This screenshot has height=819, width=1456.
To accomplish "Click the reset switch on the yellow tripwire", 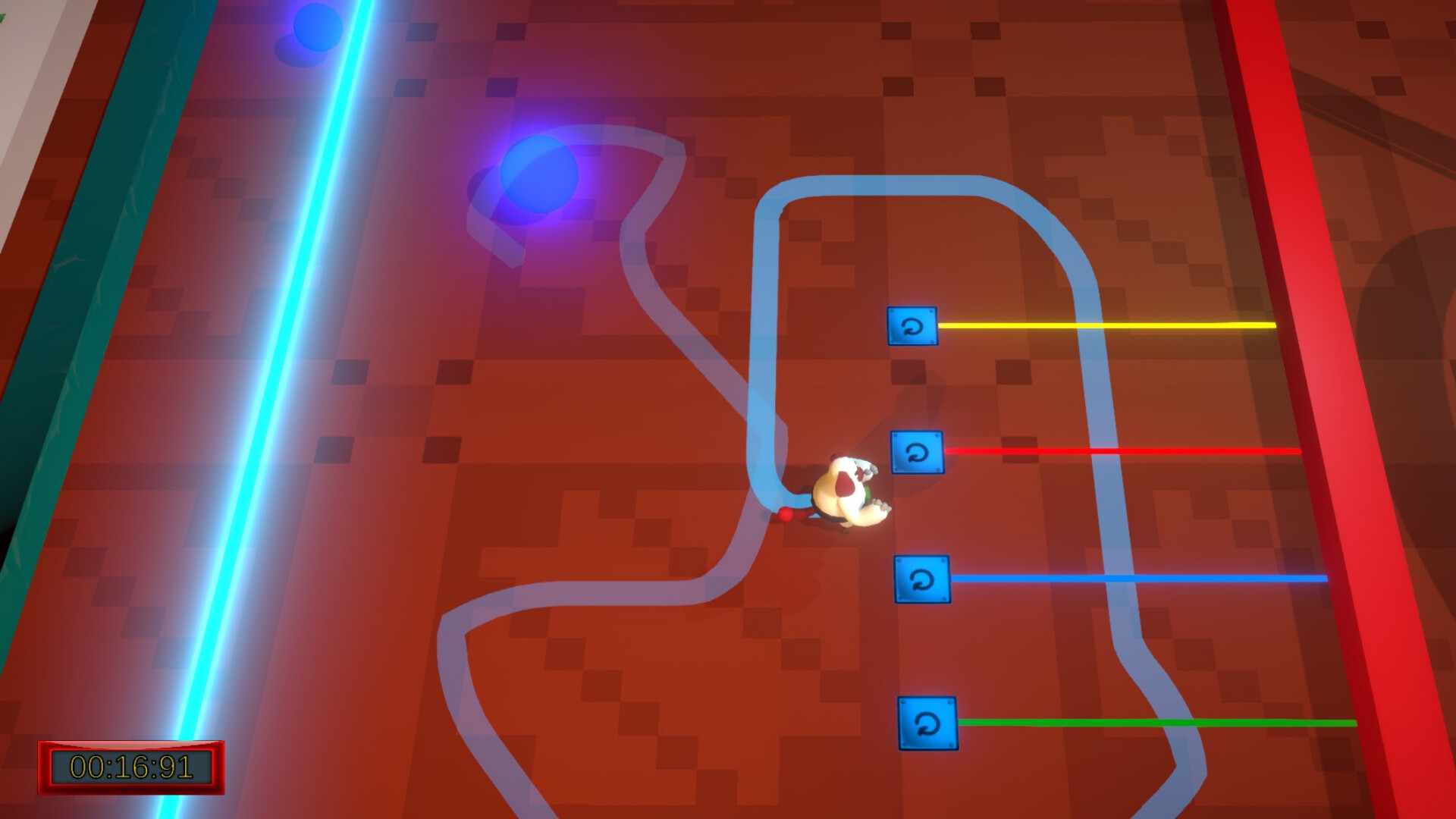I will coord(912,328).
